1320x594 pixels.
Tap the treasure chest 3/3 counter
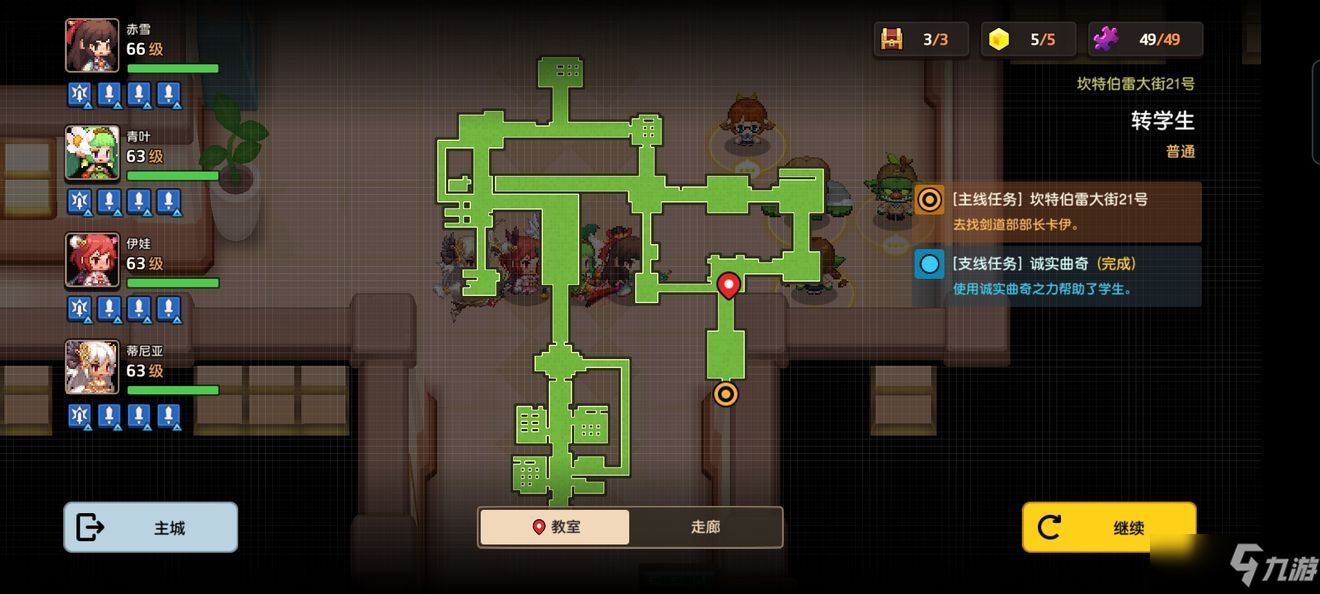920,40
